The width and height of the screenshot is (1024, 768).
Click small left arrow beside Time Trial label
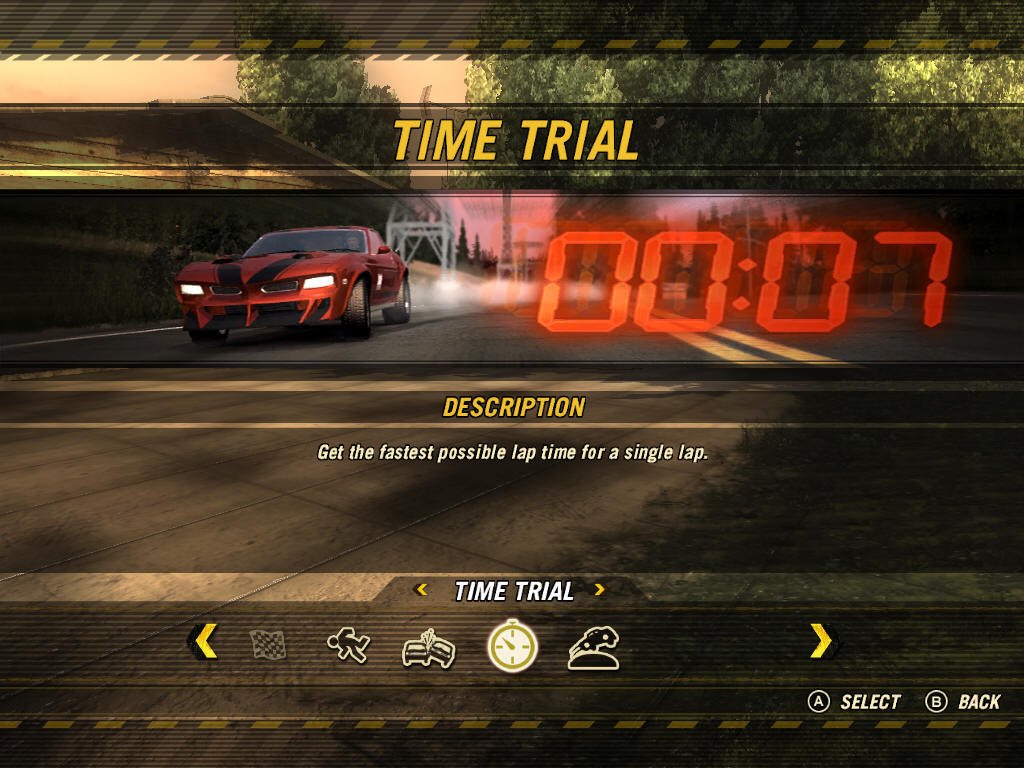click(x=422, y=590)
